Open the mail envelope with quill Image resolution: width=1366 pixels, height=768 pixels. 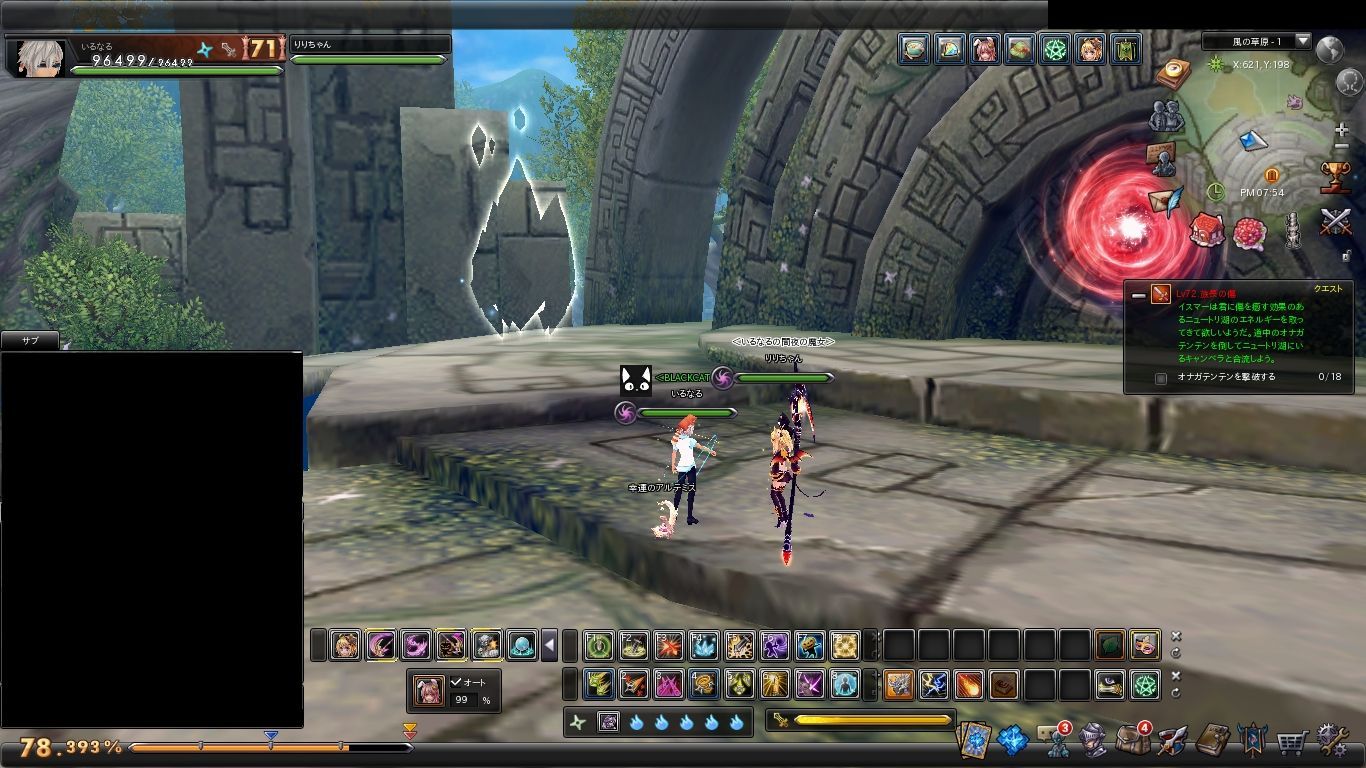pyautogui.click(x=1164, y=200)
